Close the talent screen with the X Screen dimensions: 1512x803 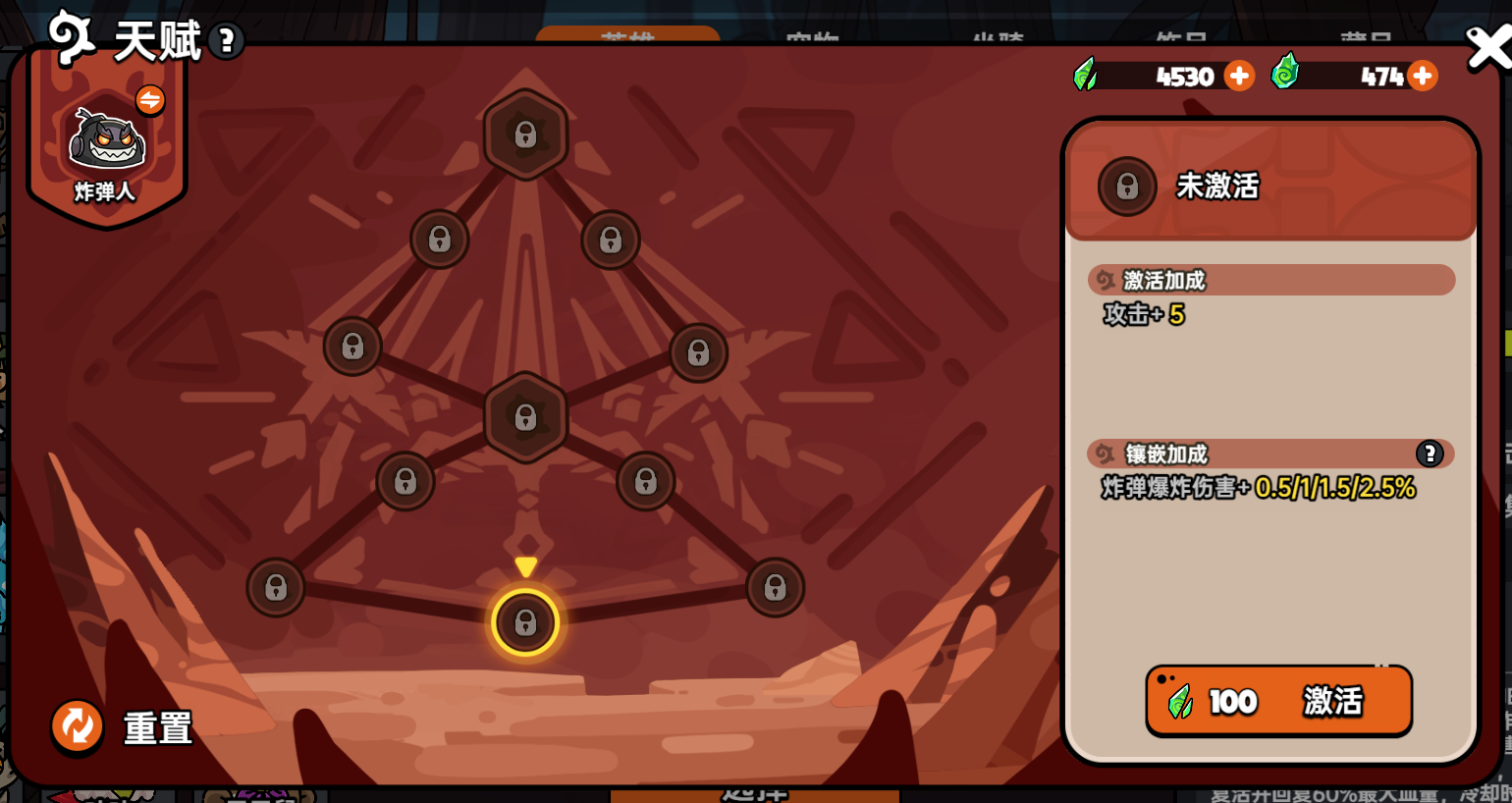(x=1486, y=48)
